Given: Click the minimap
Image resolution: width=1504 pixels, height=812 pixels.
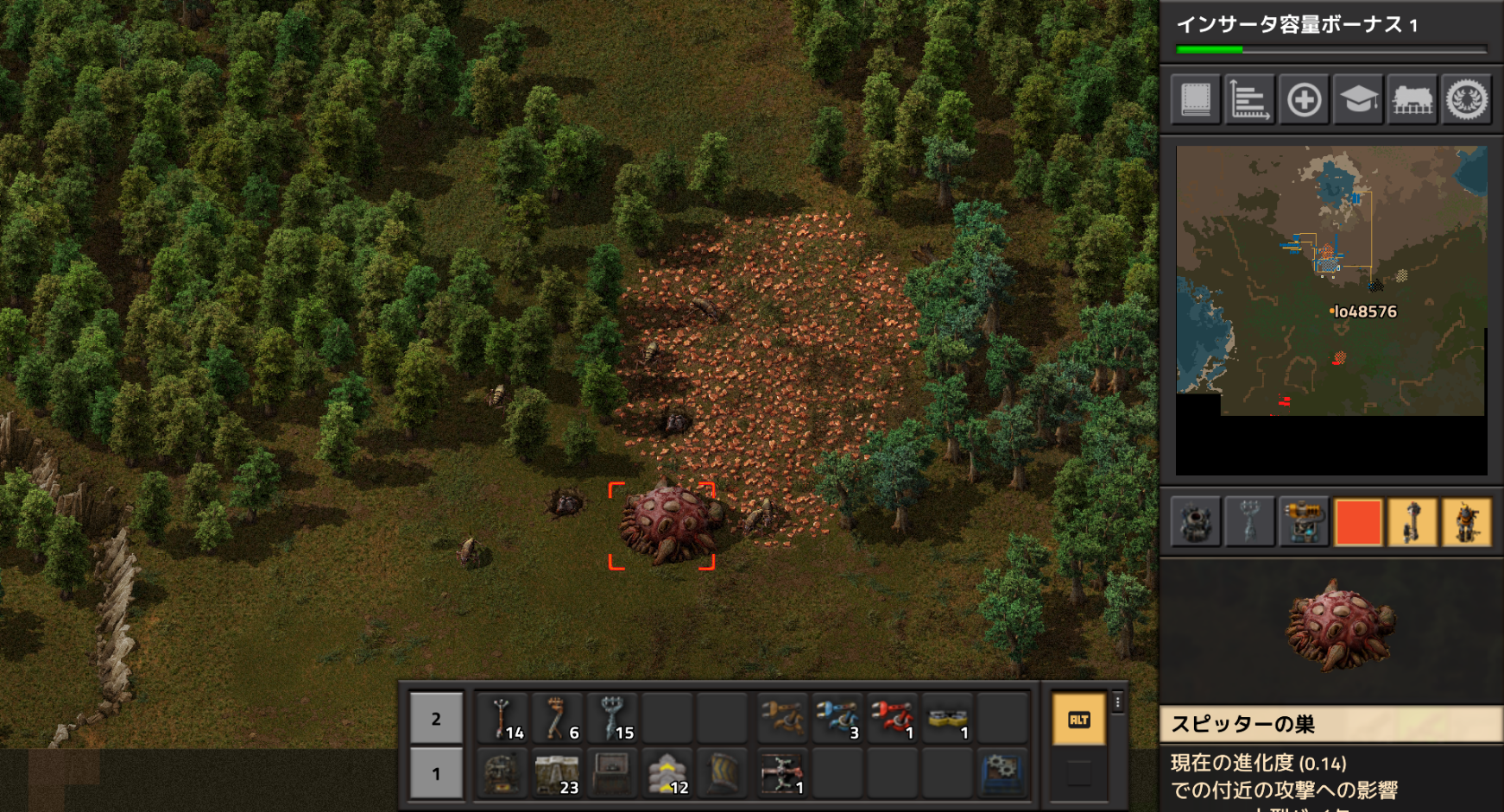Looking at the screenshot, I should [x=1330, y=280].
